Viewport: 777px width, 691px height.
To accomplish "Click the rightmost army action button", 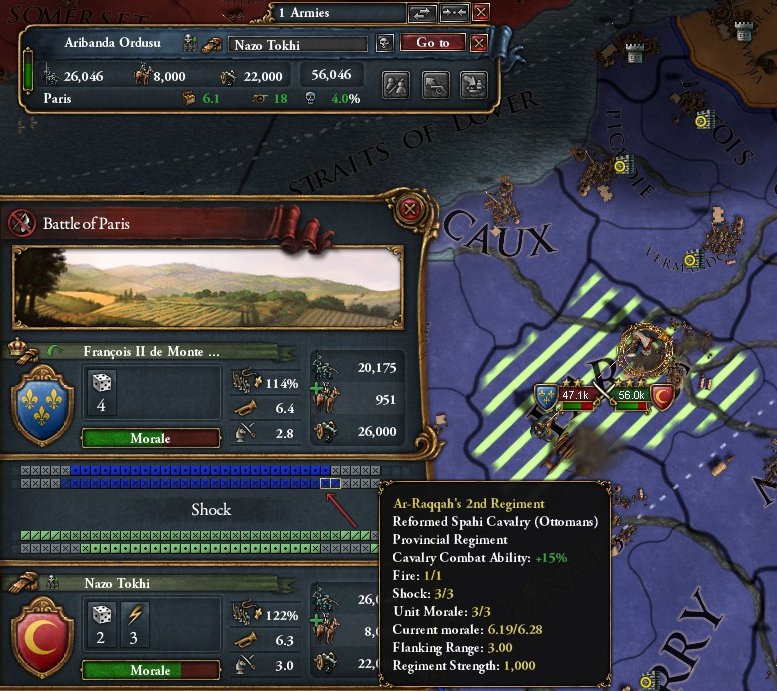I will coord(473,84).
